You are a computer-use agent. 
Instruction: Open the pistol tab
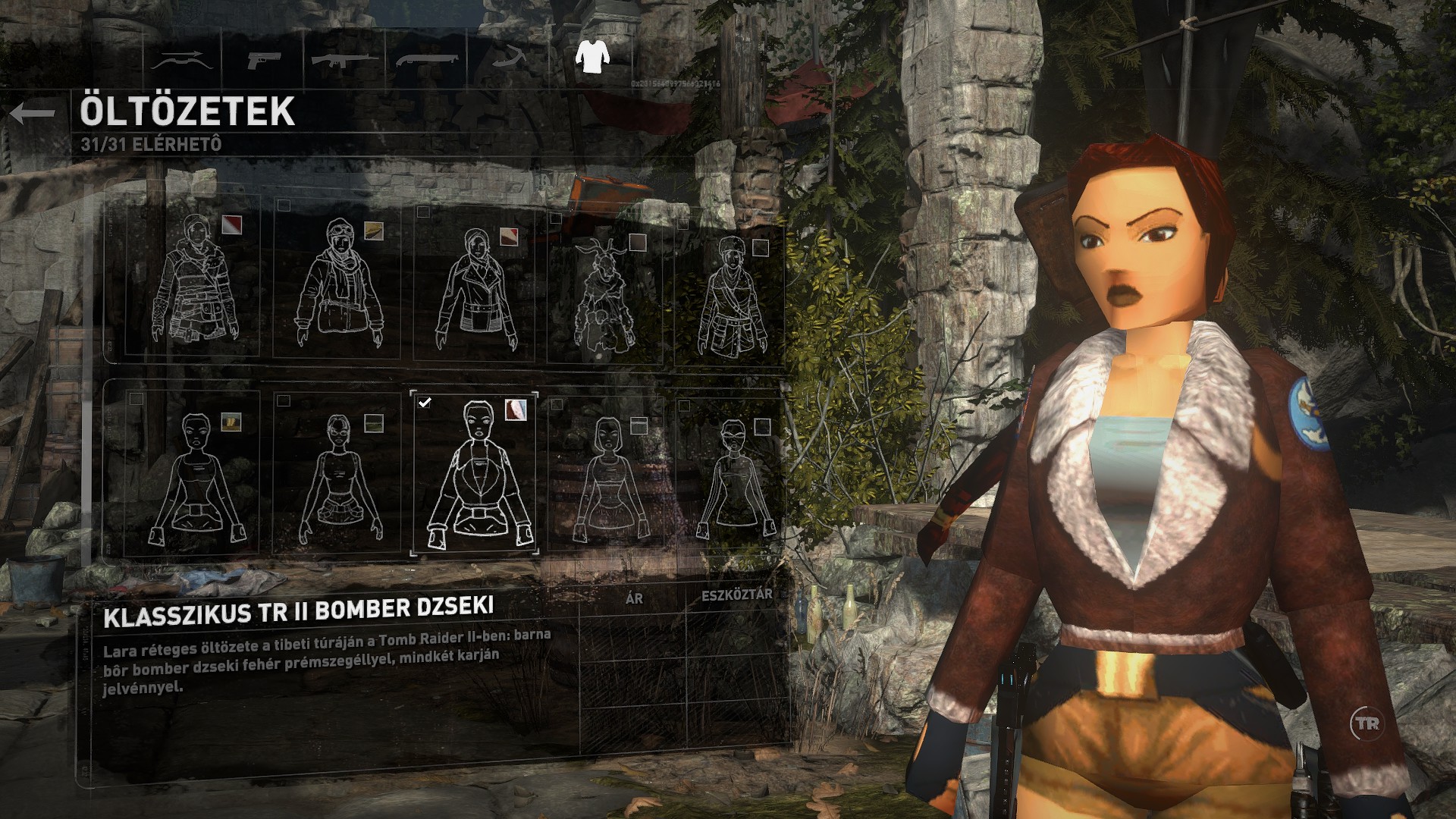[x=263, y=59]
